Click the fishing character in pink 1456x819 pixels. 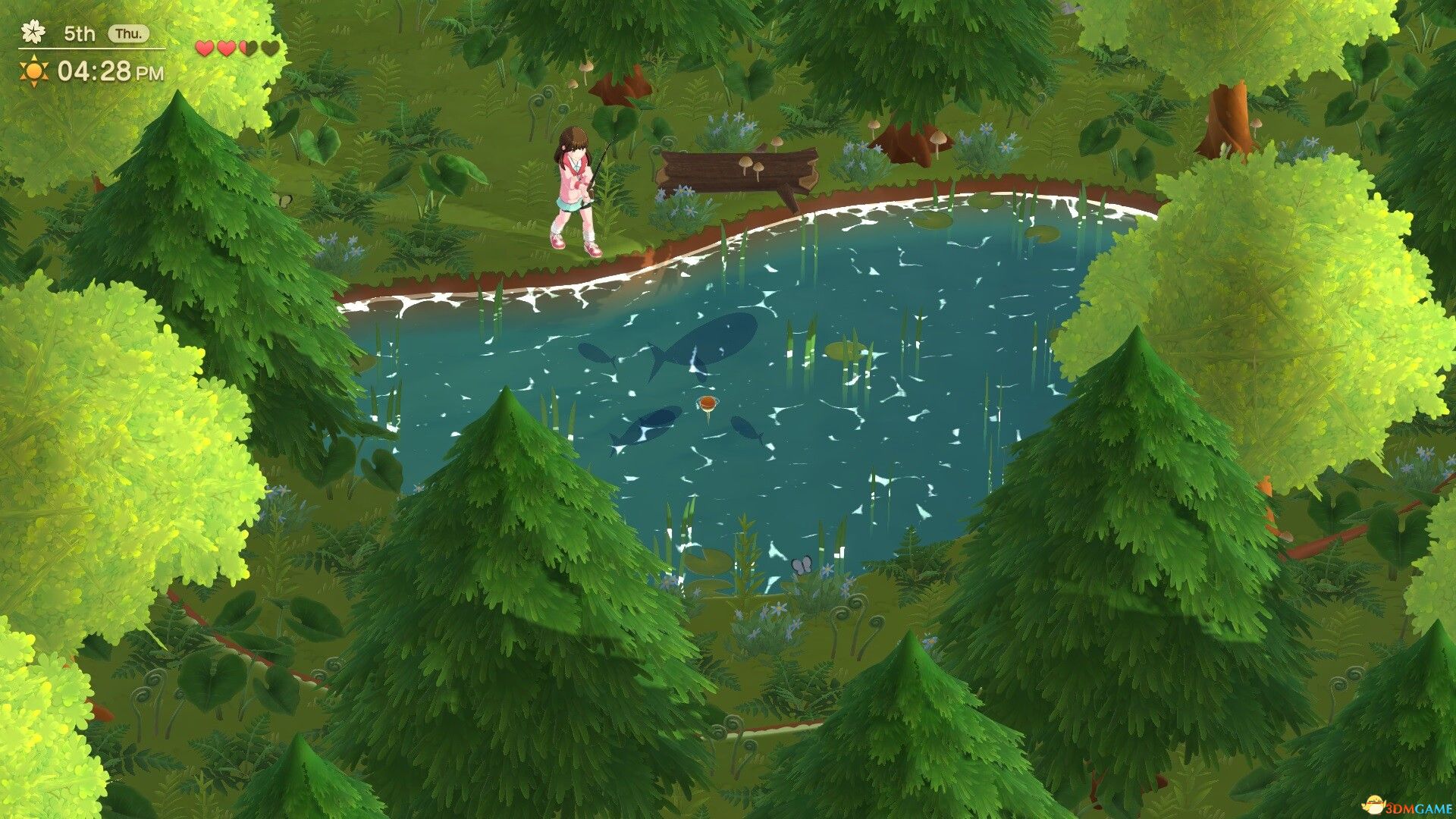(x=575, y=182)
